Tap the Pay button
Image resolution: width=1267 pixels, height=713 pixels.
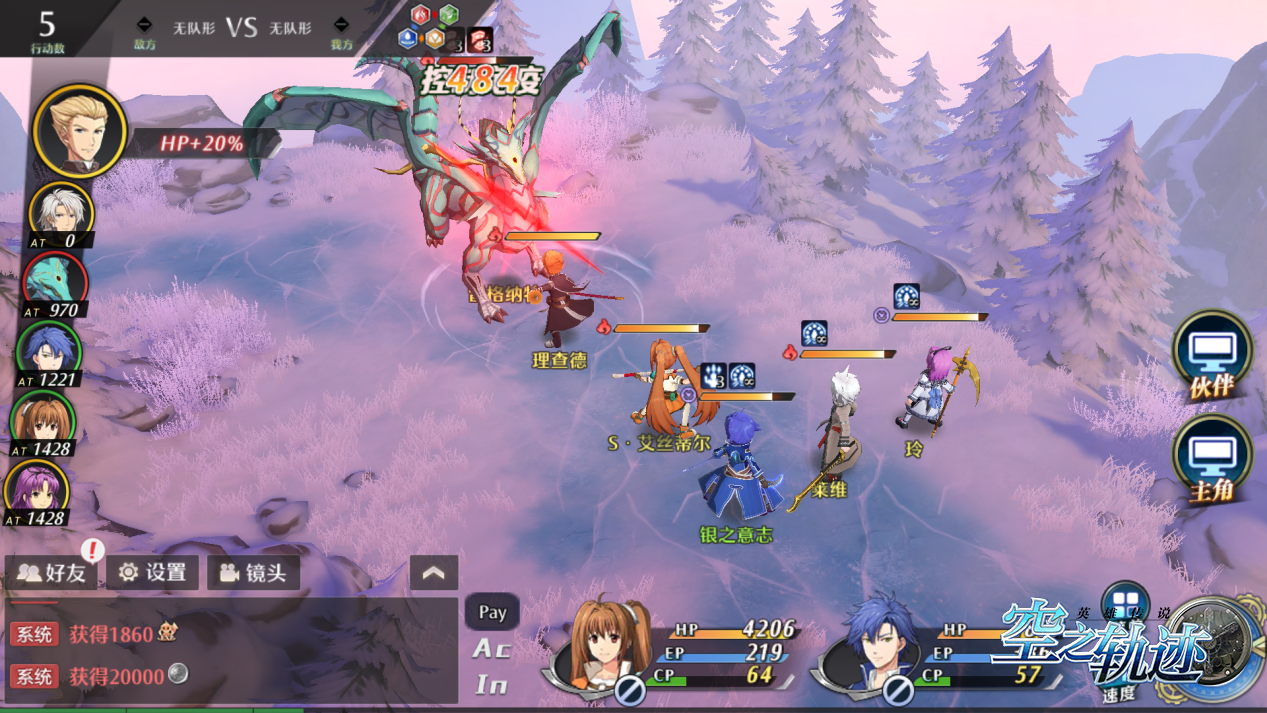tap(492, 612)
